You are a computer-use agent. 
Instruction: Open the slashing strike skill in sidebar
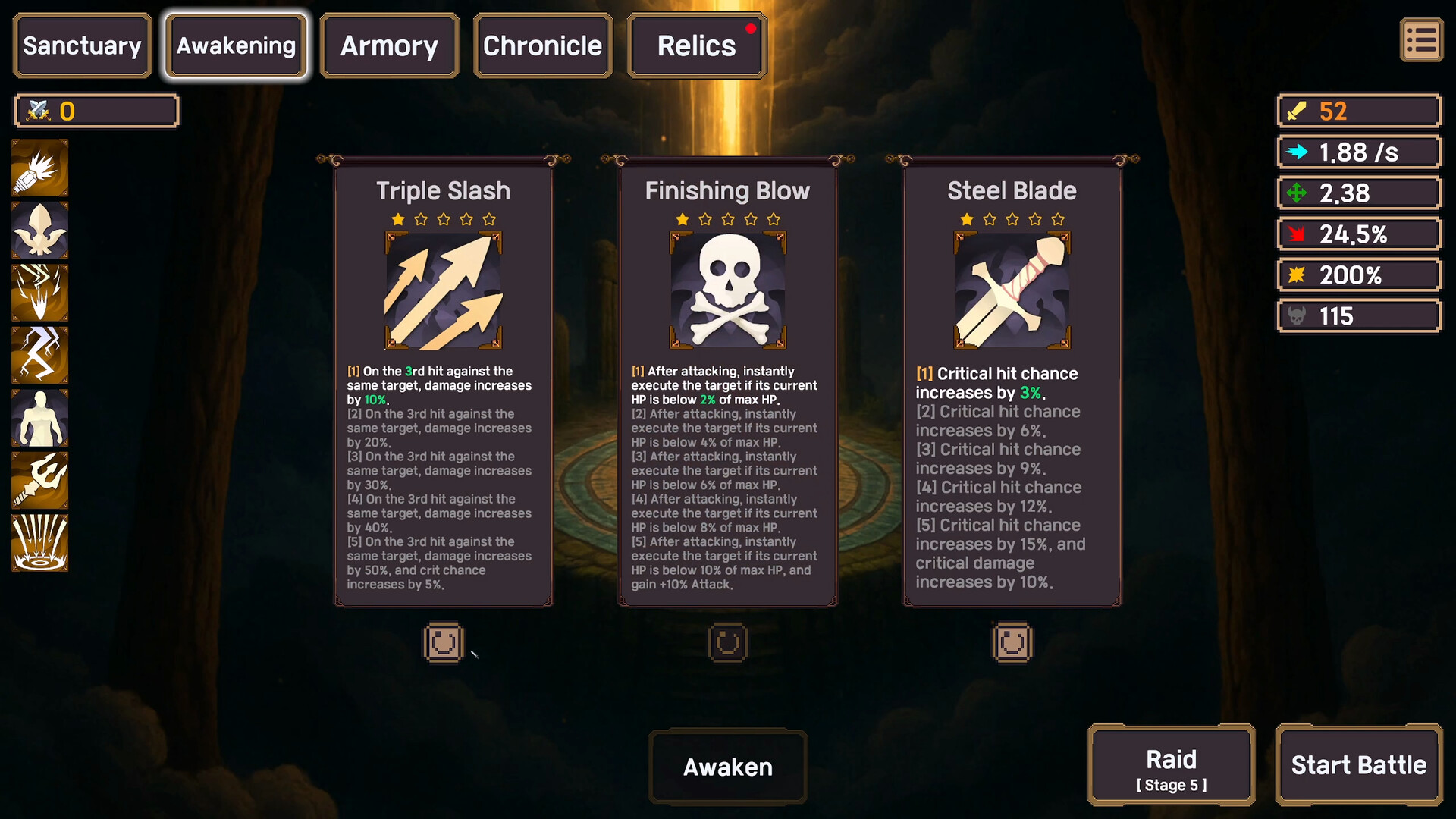tap(39, 292)
